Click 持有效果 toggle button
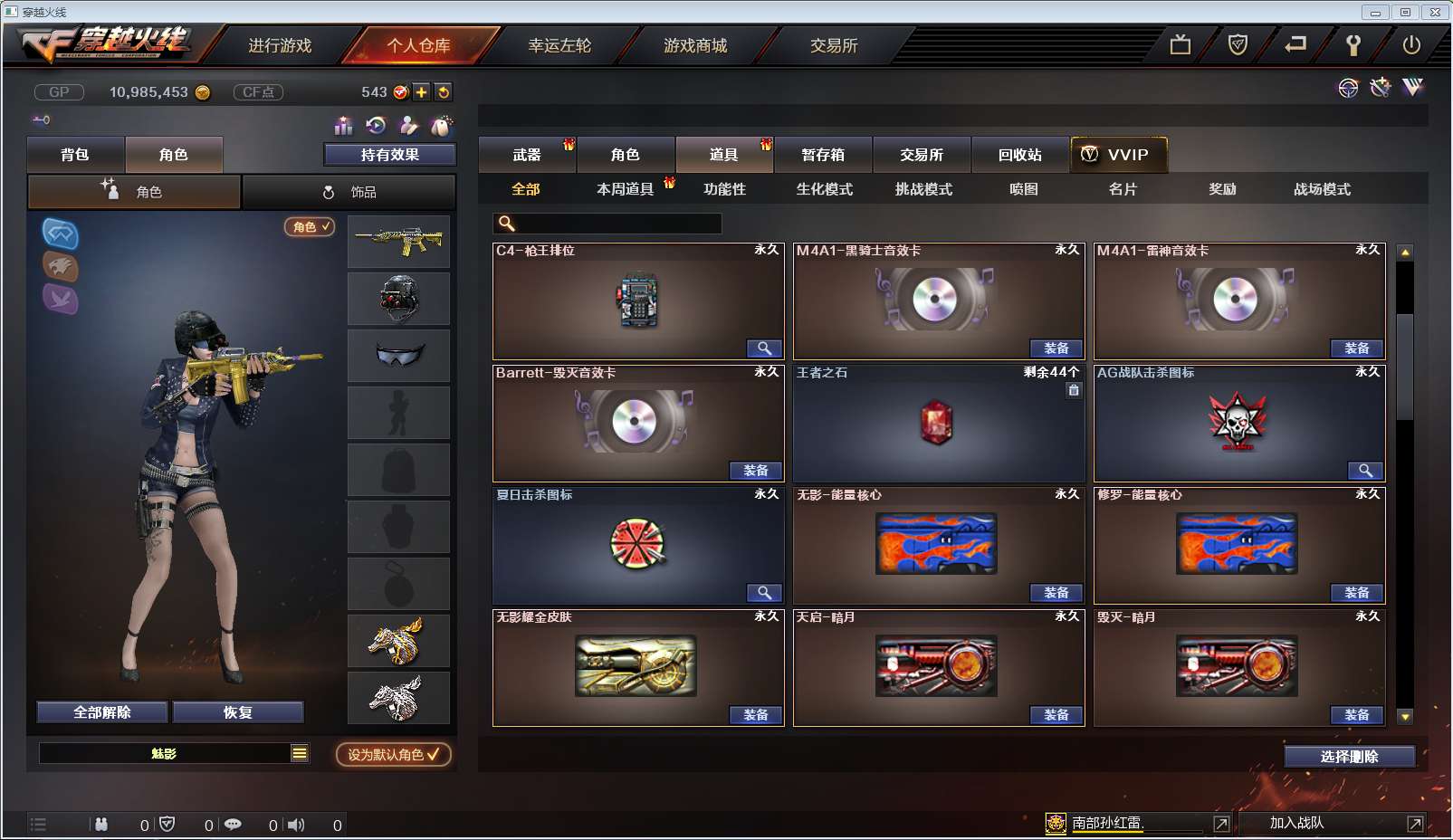 [x=389, y=154]
